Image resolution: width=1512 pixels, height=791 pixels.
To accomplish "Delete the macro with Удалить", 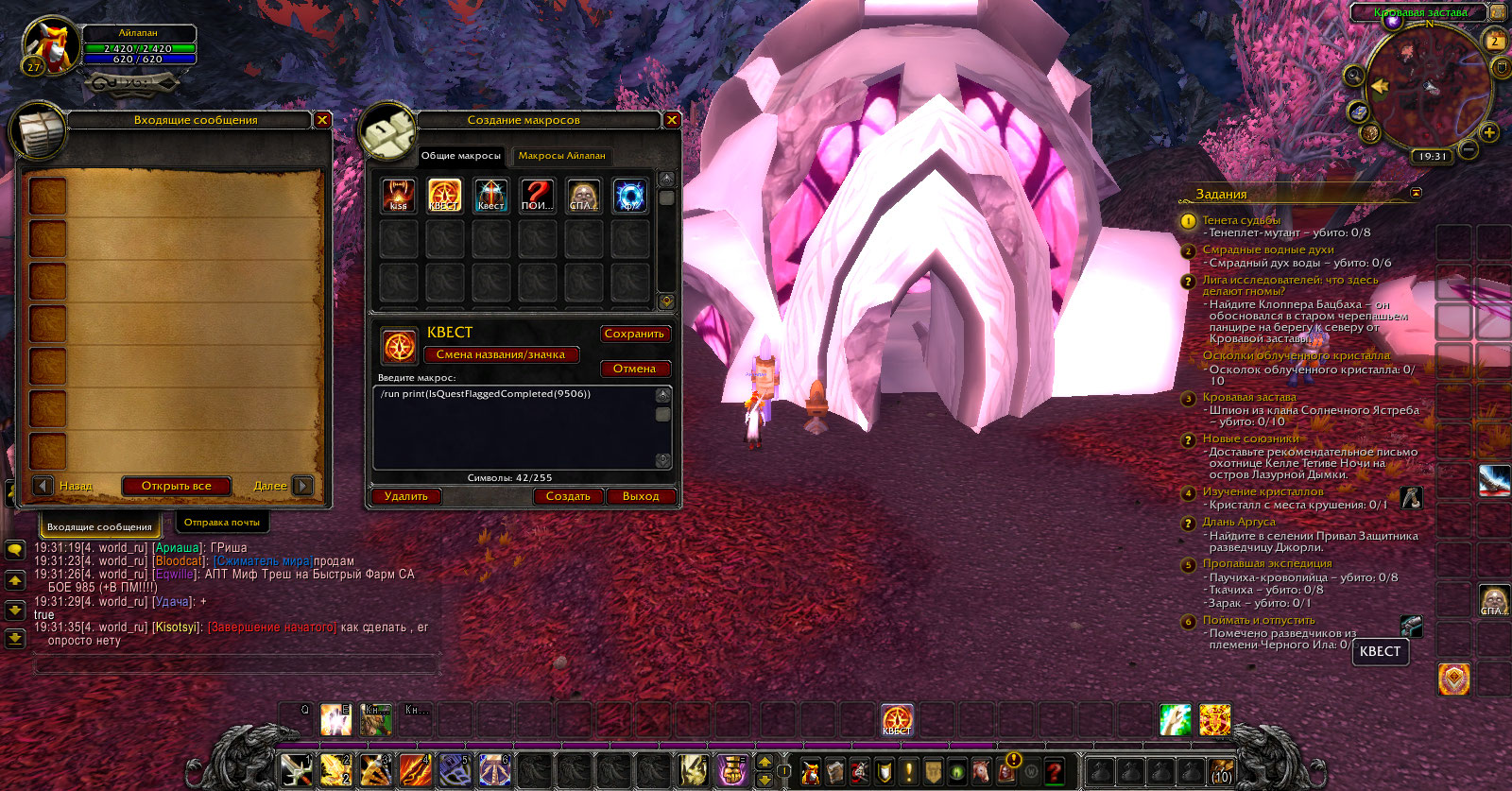I will 406,496.
